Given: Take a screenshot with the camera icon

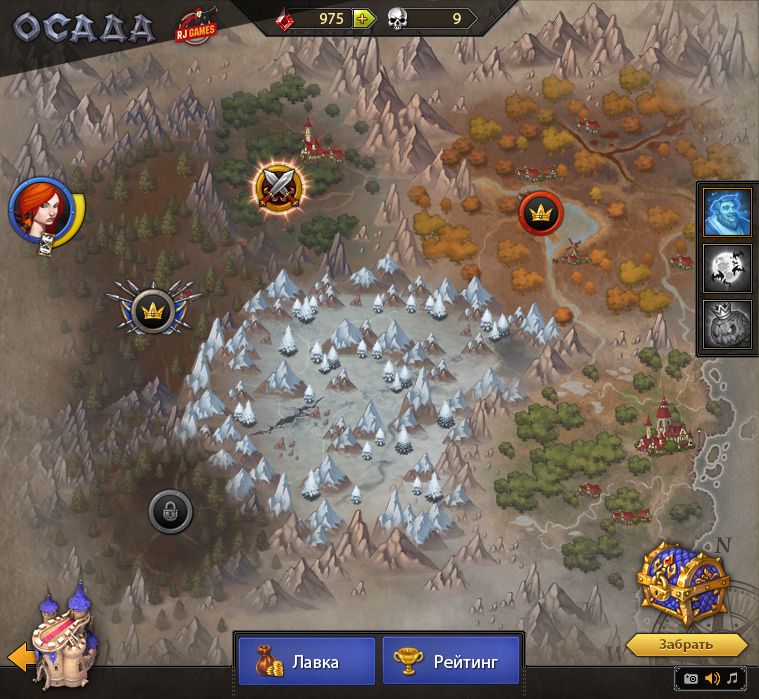Looking at the screenshot, I should 690,679.
